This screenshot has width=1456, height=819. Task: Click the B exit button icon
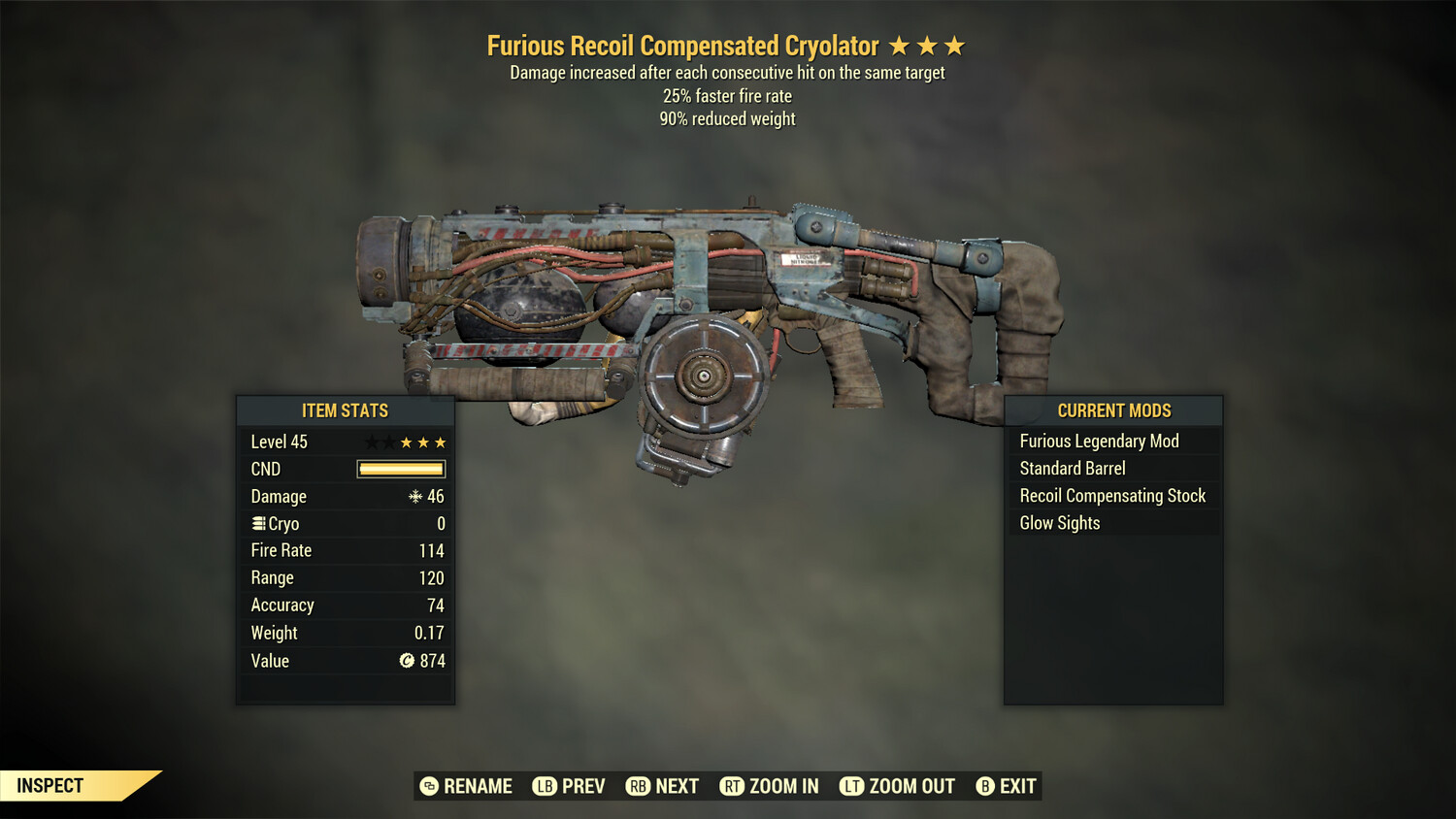click(x=983, y=786)
